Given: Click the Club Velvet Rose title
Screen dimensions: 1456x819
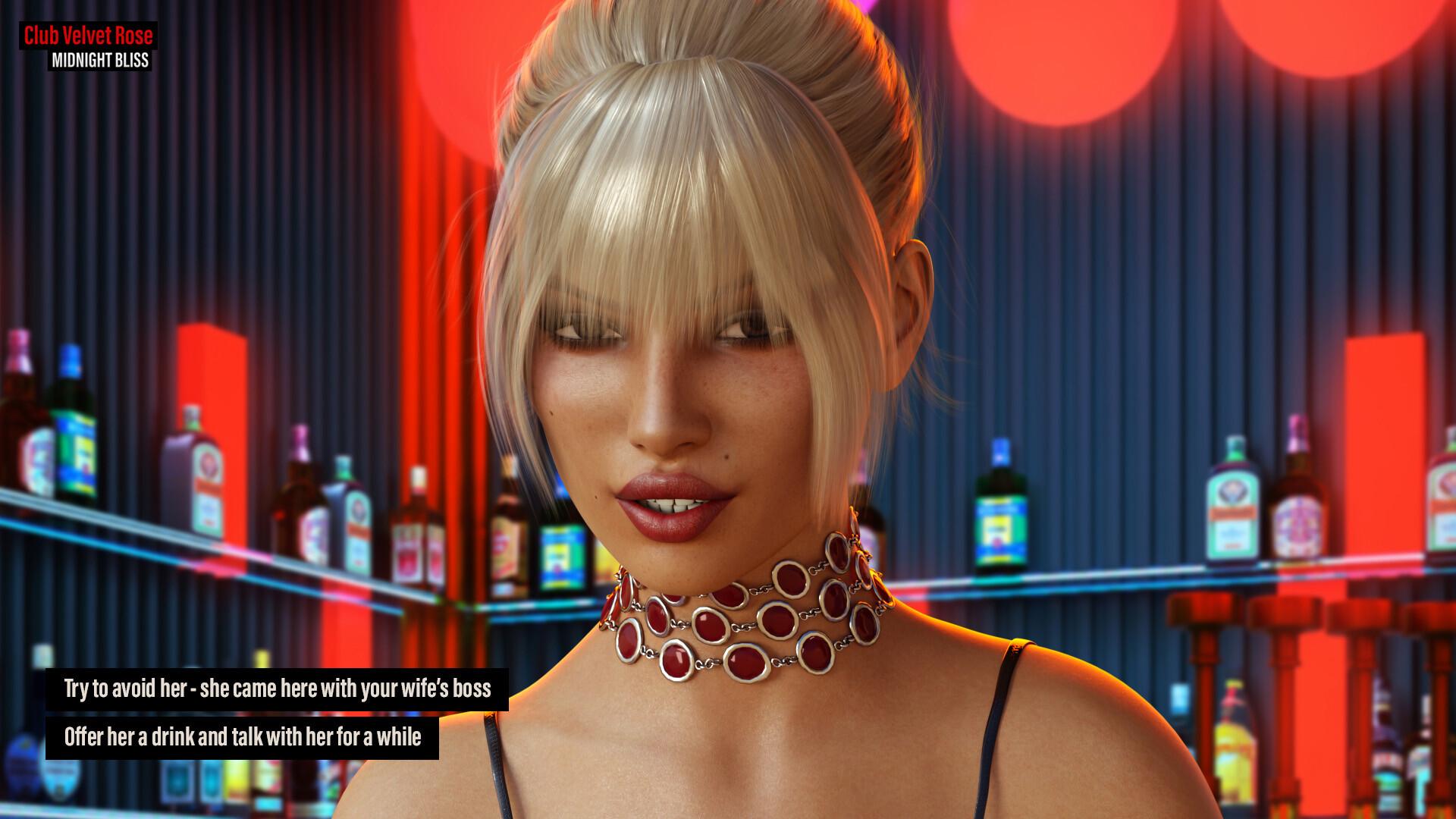Looking at the screenshot, I should 89,36.
